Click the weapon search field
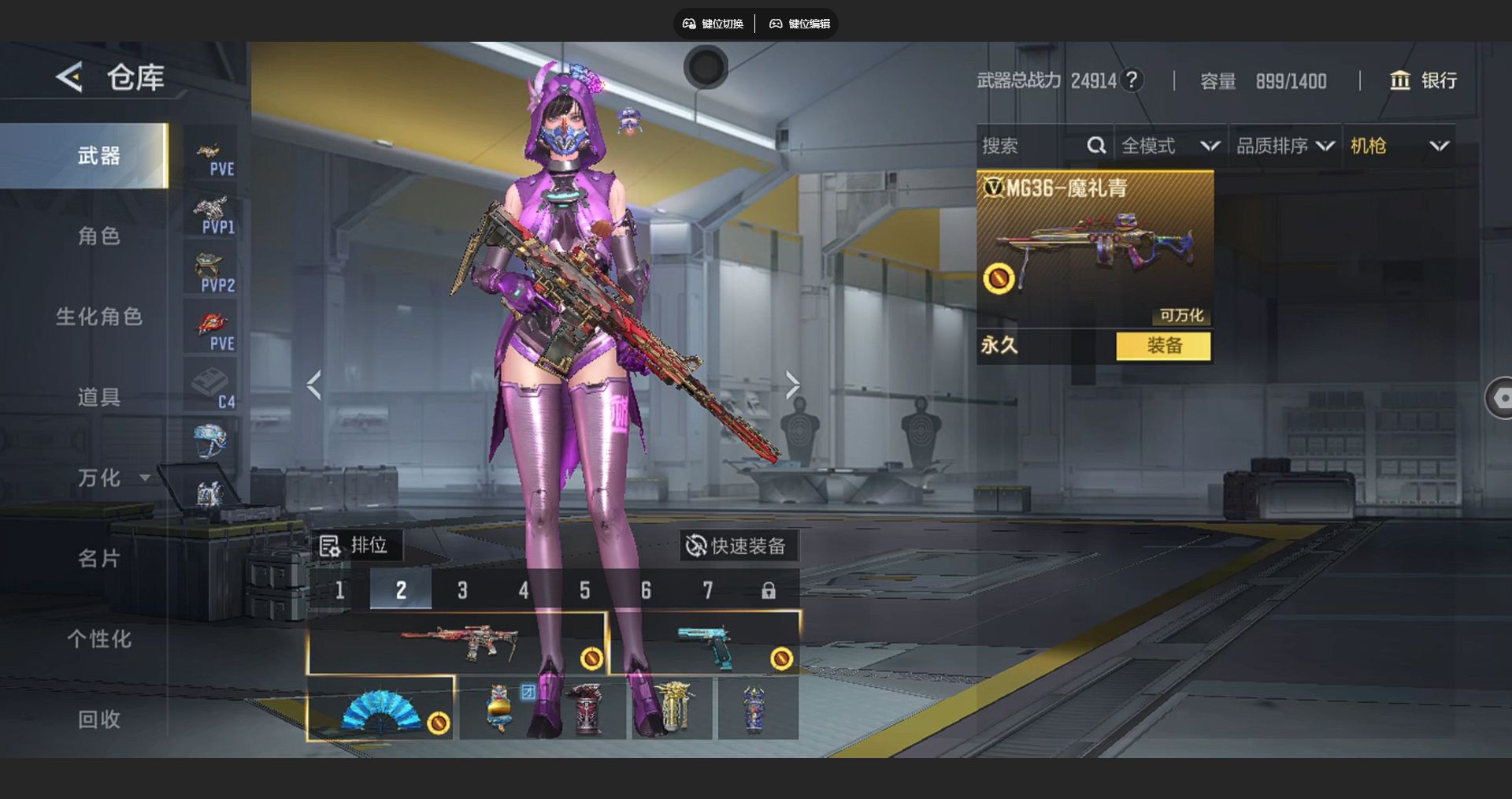The width and height of the screenshot is (1512, 799). point(1032,146)
